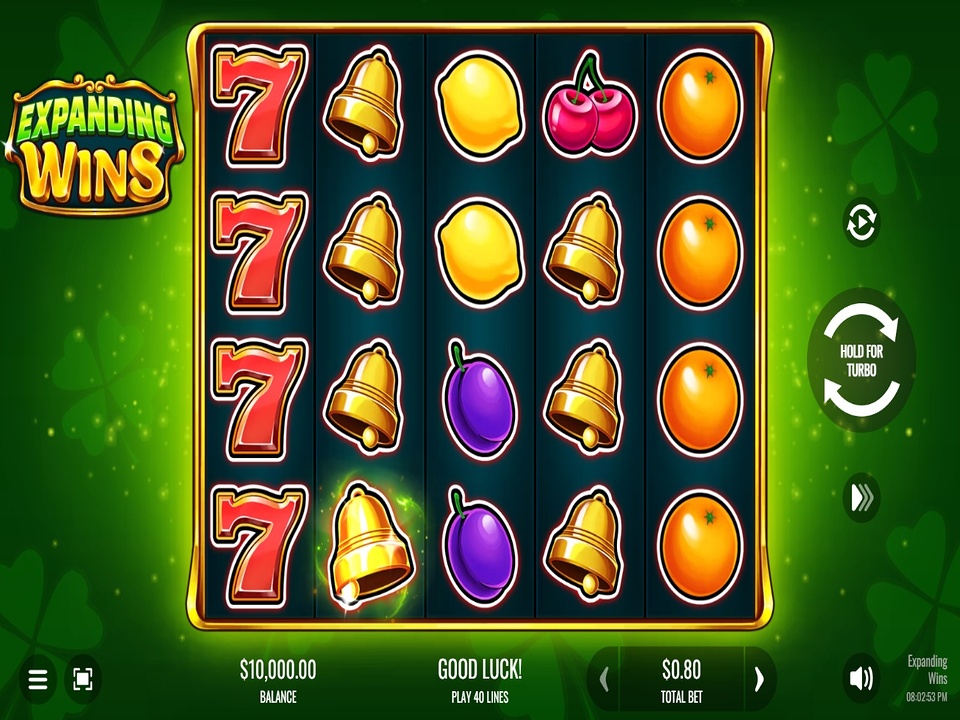Viewport: 960px width, 720px height.
Task: Switch to fullscreen mode
Action: point(82,681)
